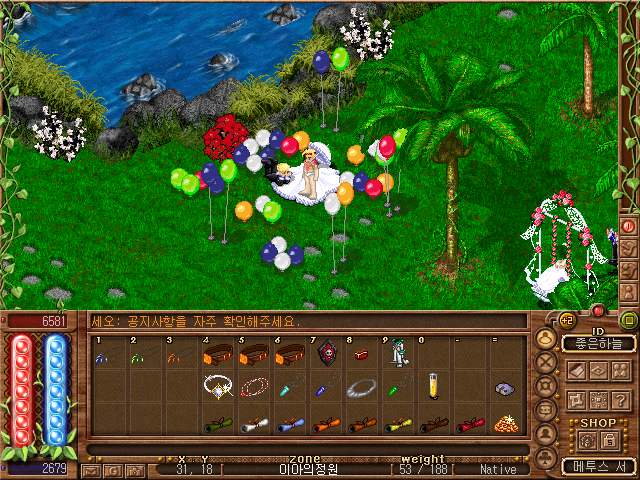Select the red spellbook in slot 8
Screen dimensions: 640x480
360,356
